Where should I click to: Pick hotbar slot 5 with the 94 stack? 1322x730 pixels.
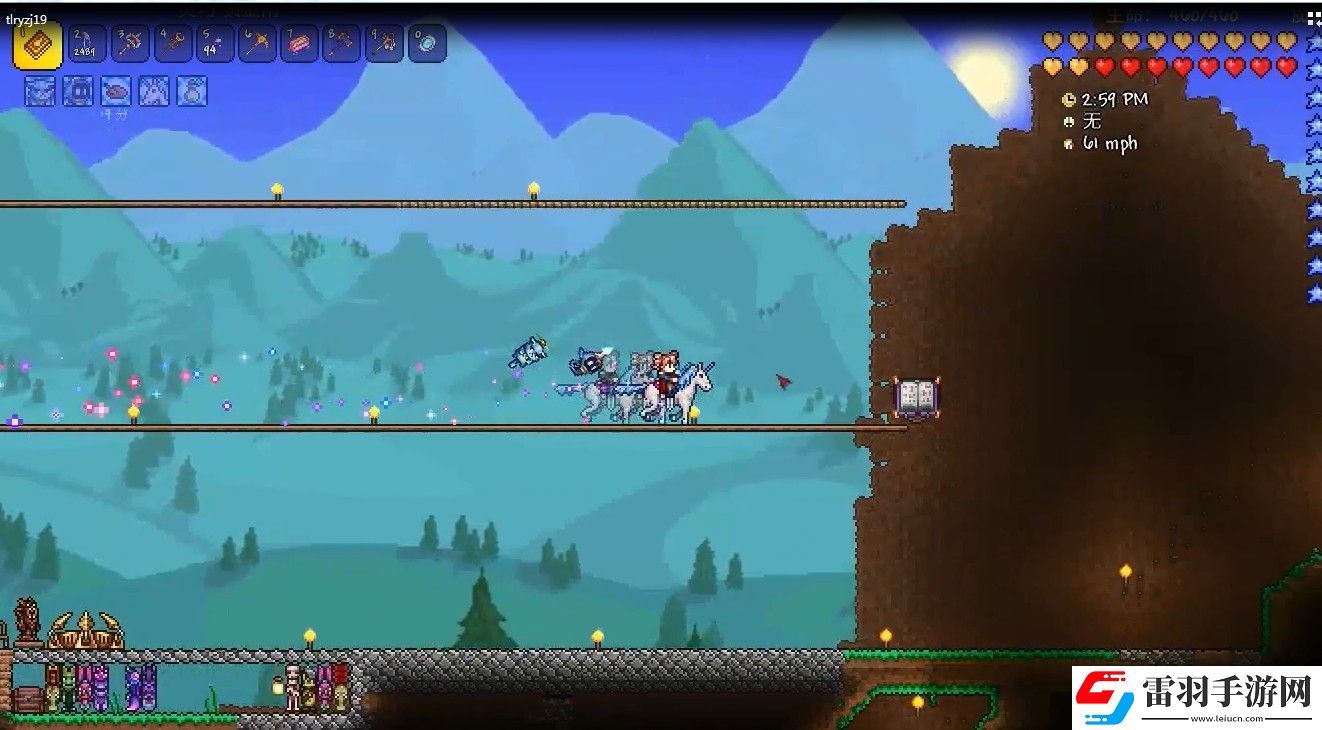[x=215, y=44]
